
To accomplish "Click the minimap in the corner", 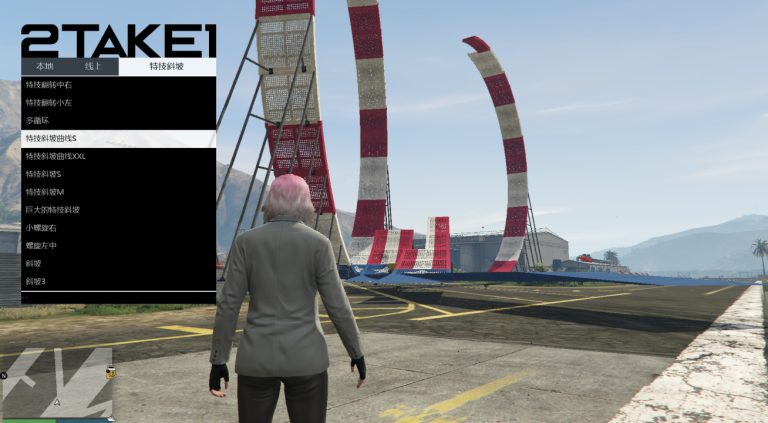I will tap(56, 383).
